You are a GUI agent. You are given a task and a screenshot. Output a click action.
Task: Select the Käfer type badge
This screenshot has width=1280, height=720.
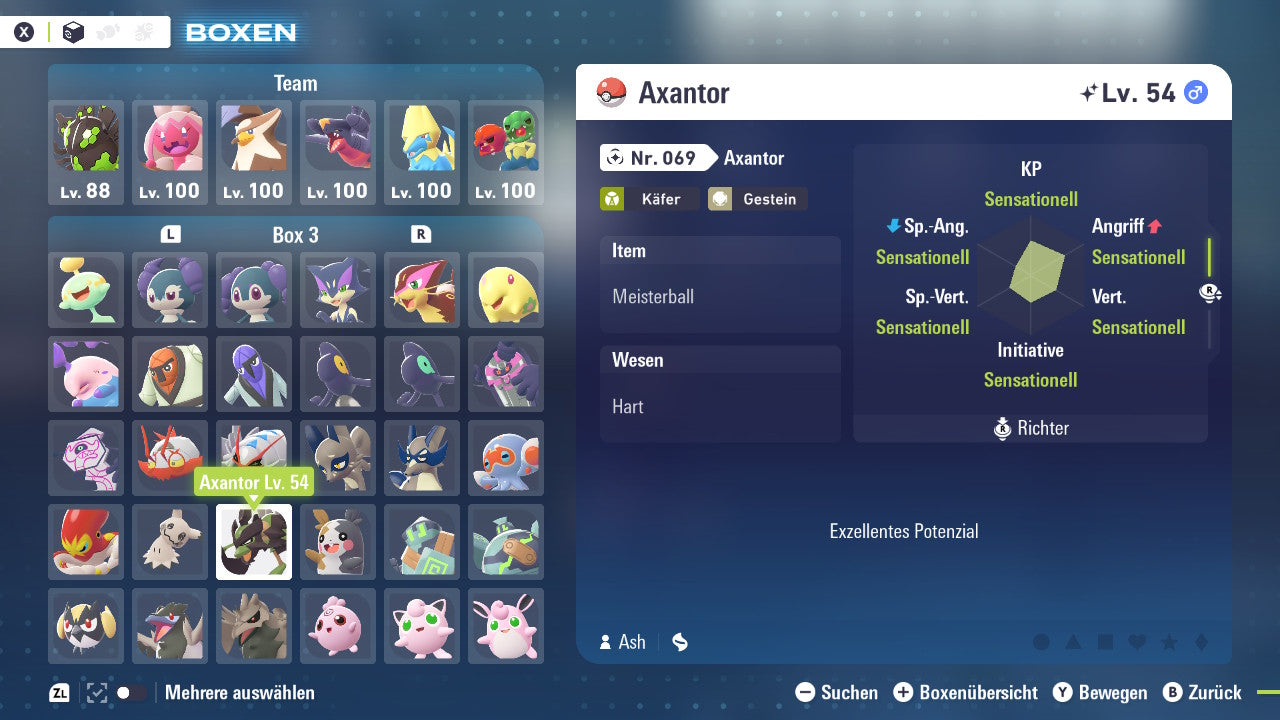coord(649,199)
